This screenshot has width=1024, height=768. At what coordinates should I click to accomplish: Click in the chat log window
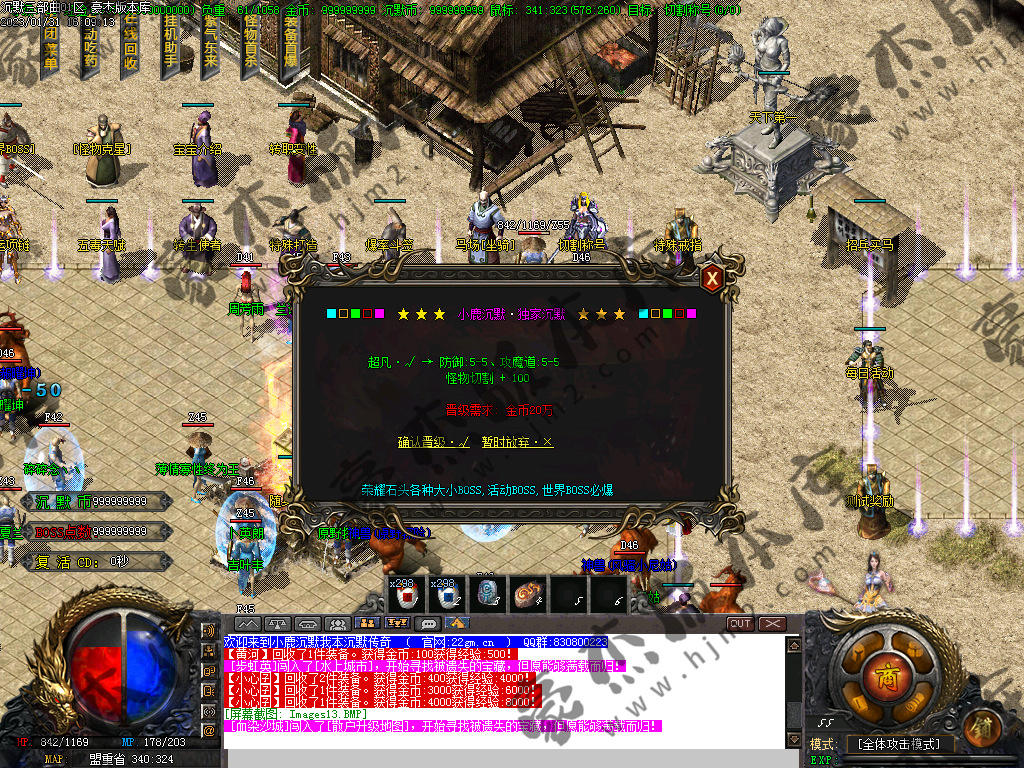(500, 690)
